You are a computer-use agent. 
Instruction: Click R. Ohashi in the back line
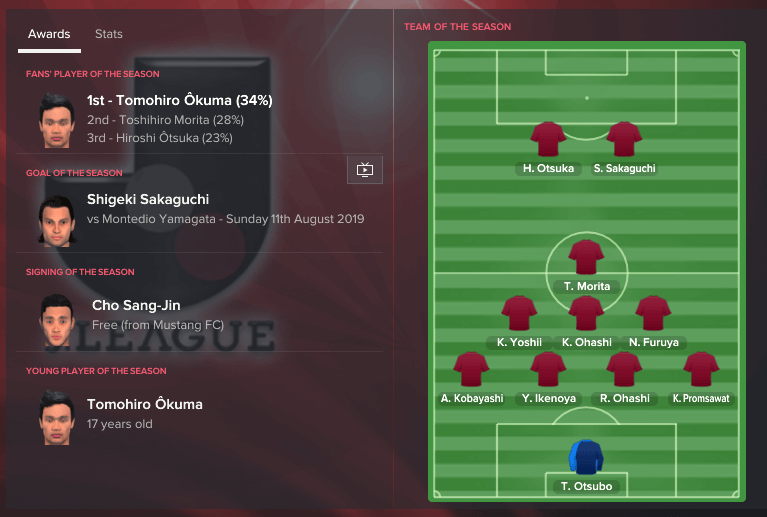coord(624,369)
